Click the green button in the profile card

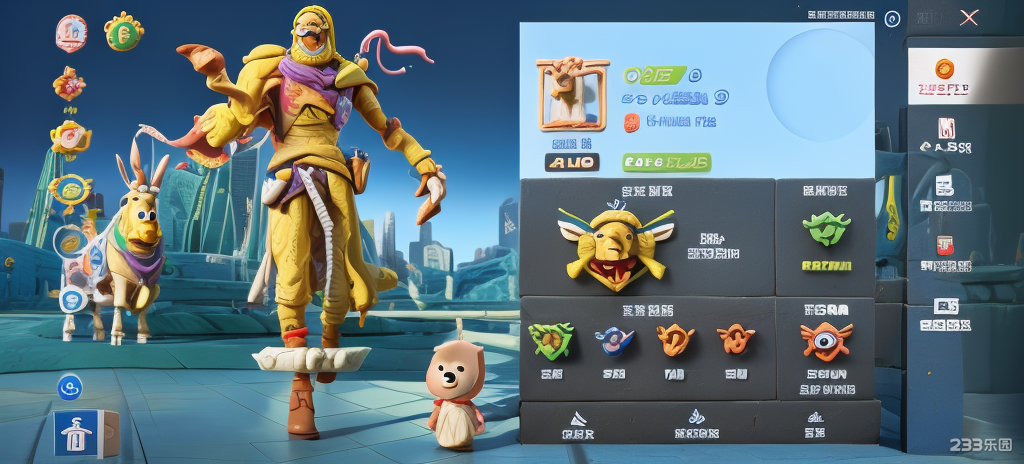pyautogui.click(x=666, y=162)
